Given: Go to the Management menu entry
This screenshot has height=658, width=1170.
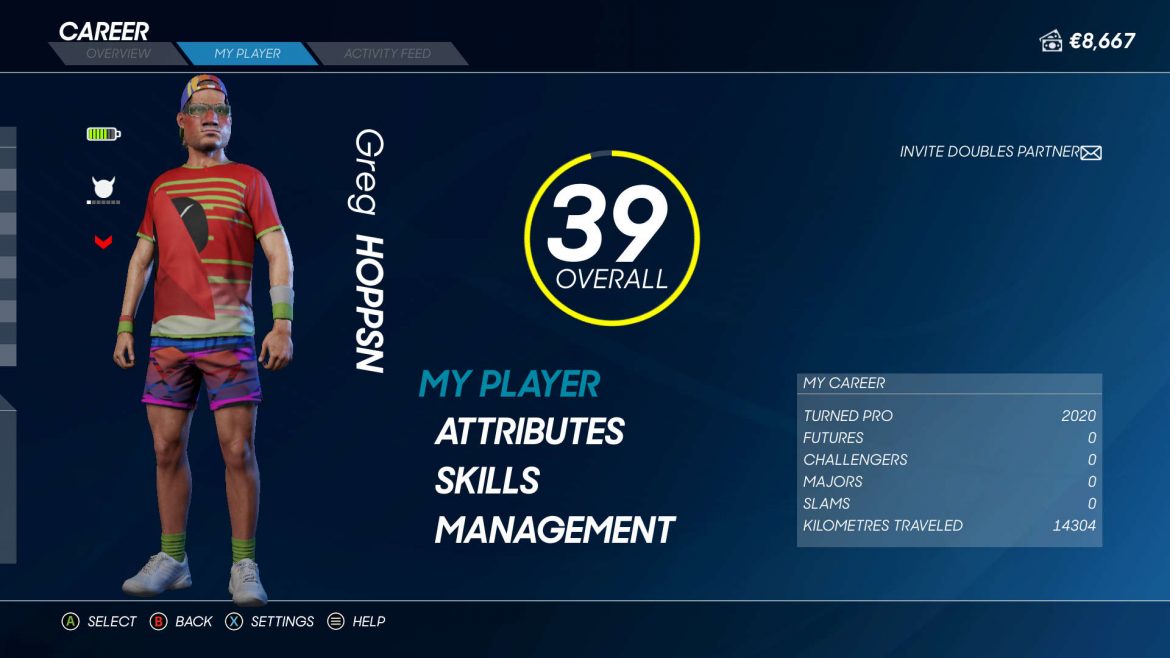Looking at the screenshot, I should point(555,530).
